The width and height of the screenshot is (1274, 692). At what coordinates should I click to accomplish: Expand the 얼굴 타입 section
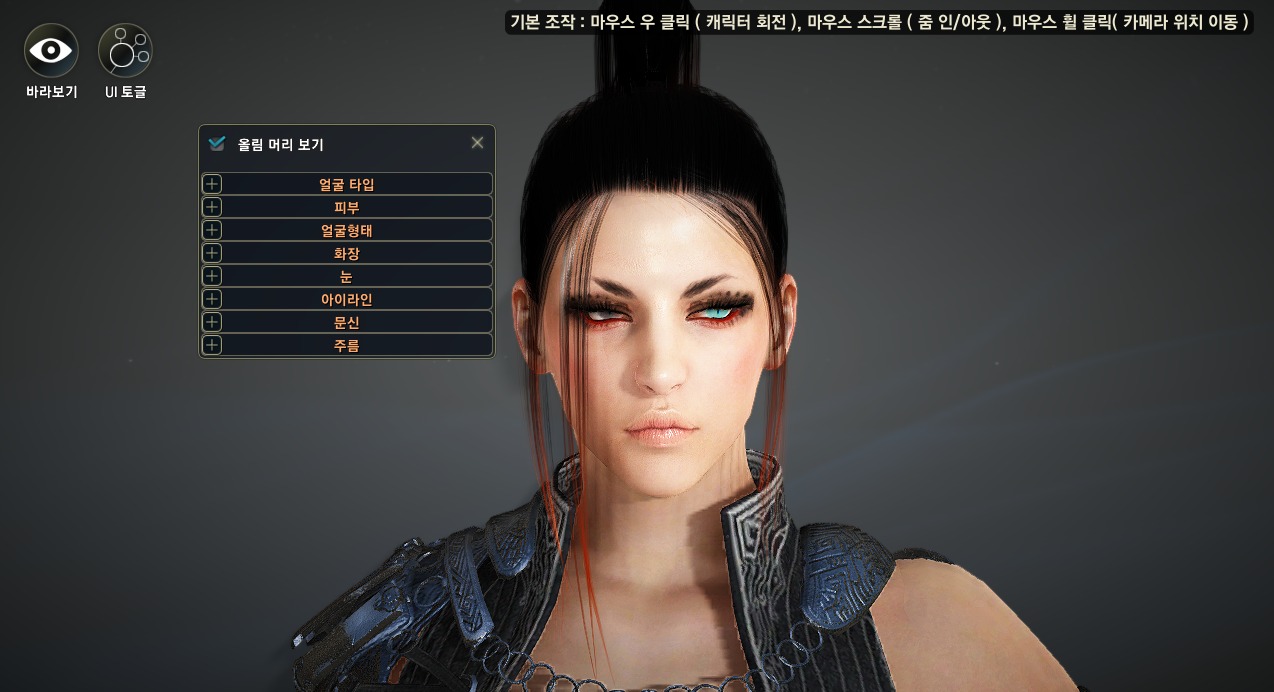pos(346,184)
